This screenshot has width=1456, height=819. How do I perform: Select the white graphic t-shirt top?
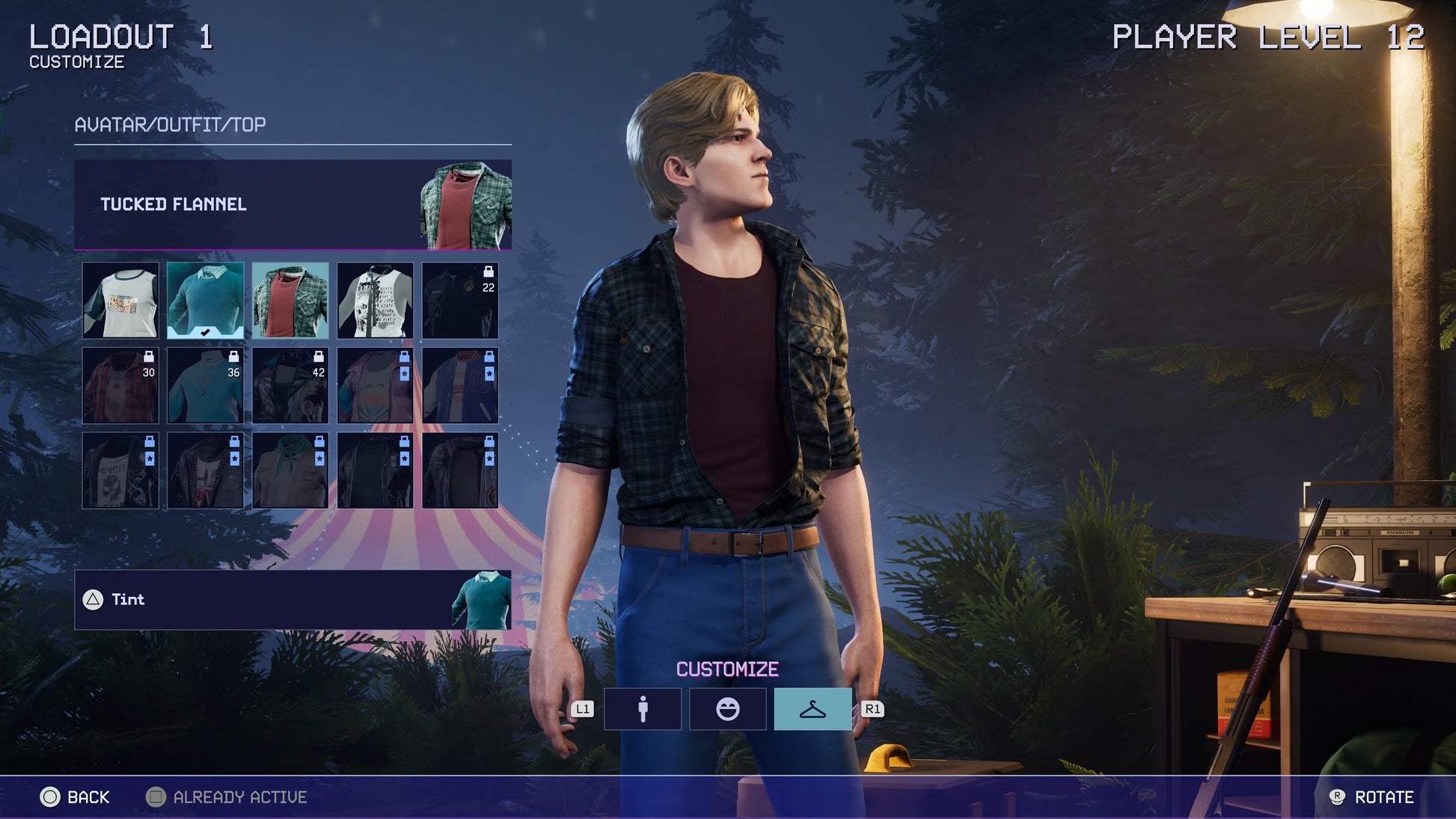coord(120,301)
